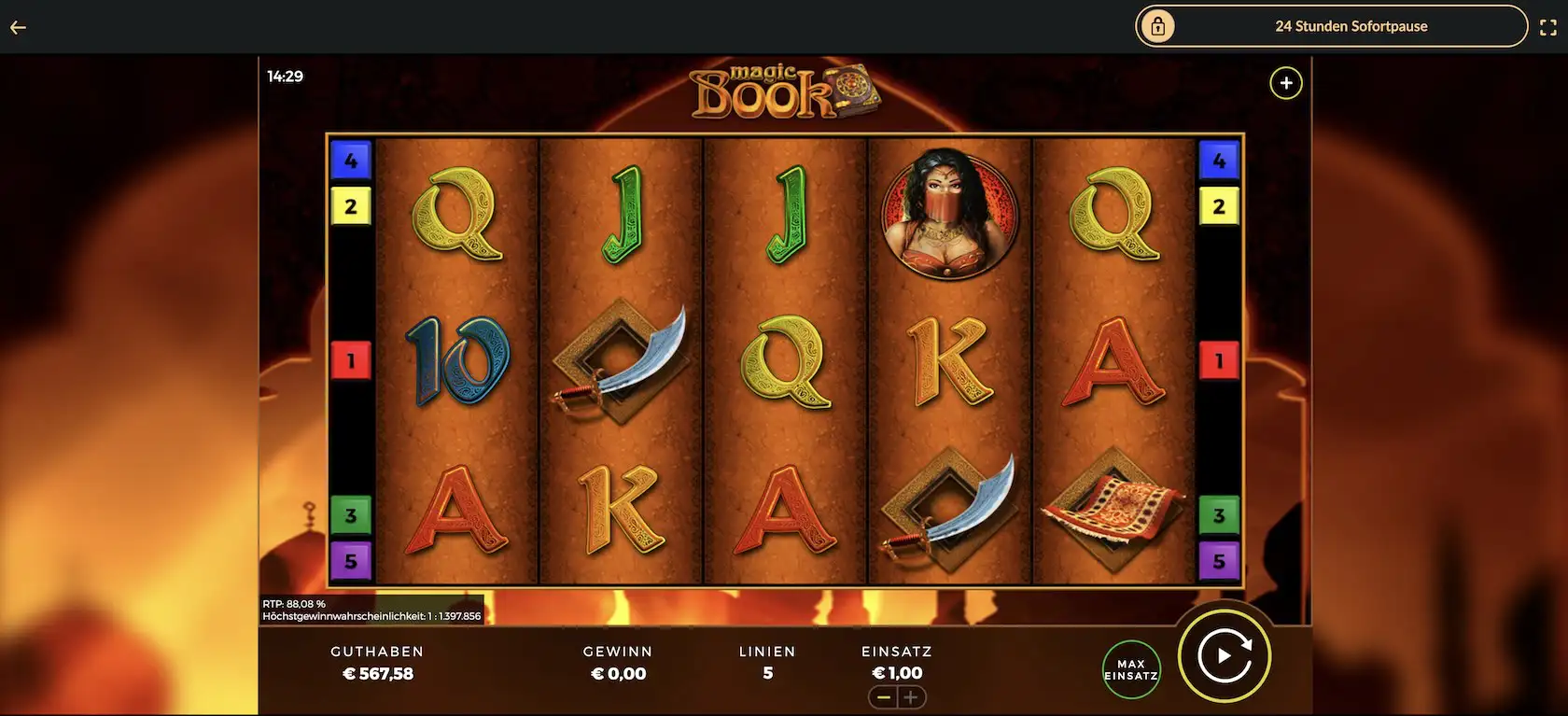
Task: Select payline marker 5 on the right side
Action: pyautogui.click(x=1219, y=562)
